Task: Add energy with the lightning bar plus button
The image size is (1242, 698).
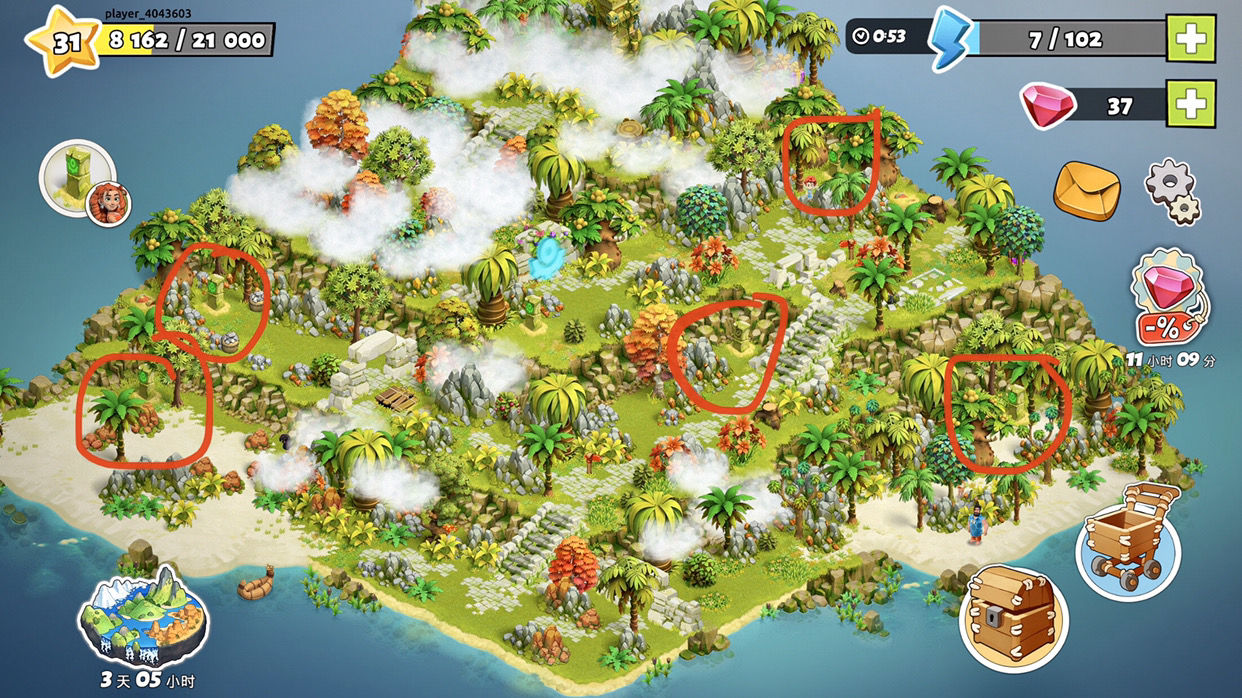Action: [1191, 39]
